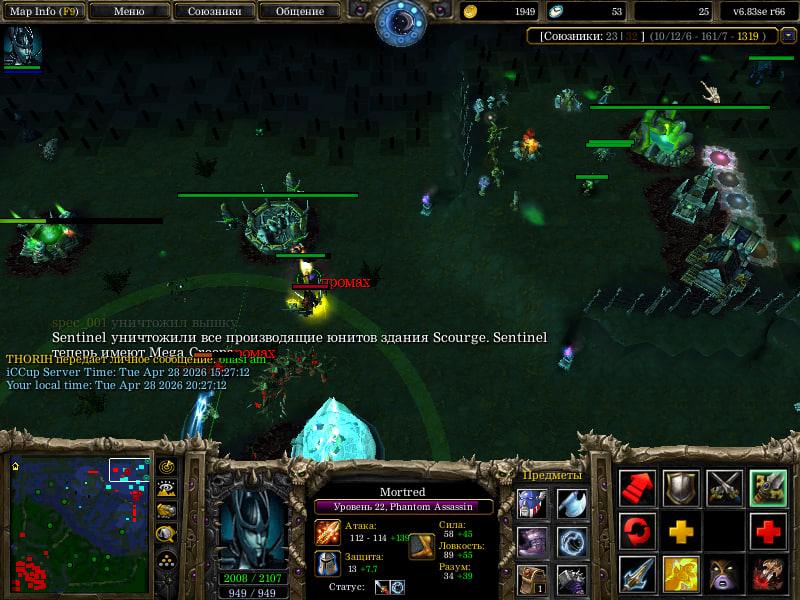Image resolution: width=800 pixels, height=600 pixels.
Task: Activate the Attack crossed-swords command
Action: [x=724, y=488]
